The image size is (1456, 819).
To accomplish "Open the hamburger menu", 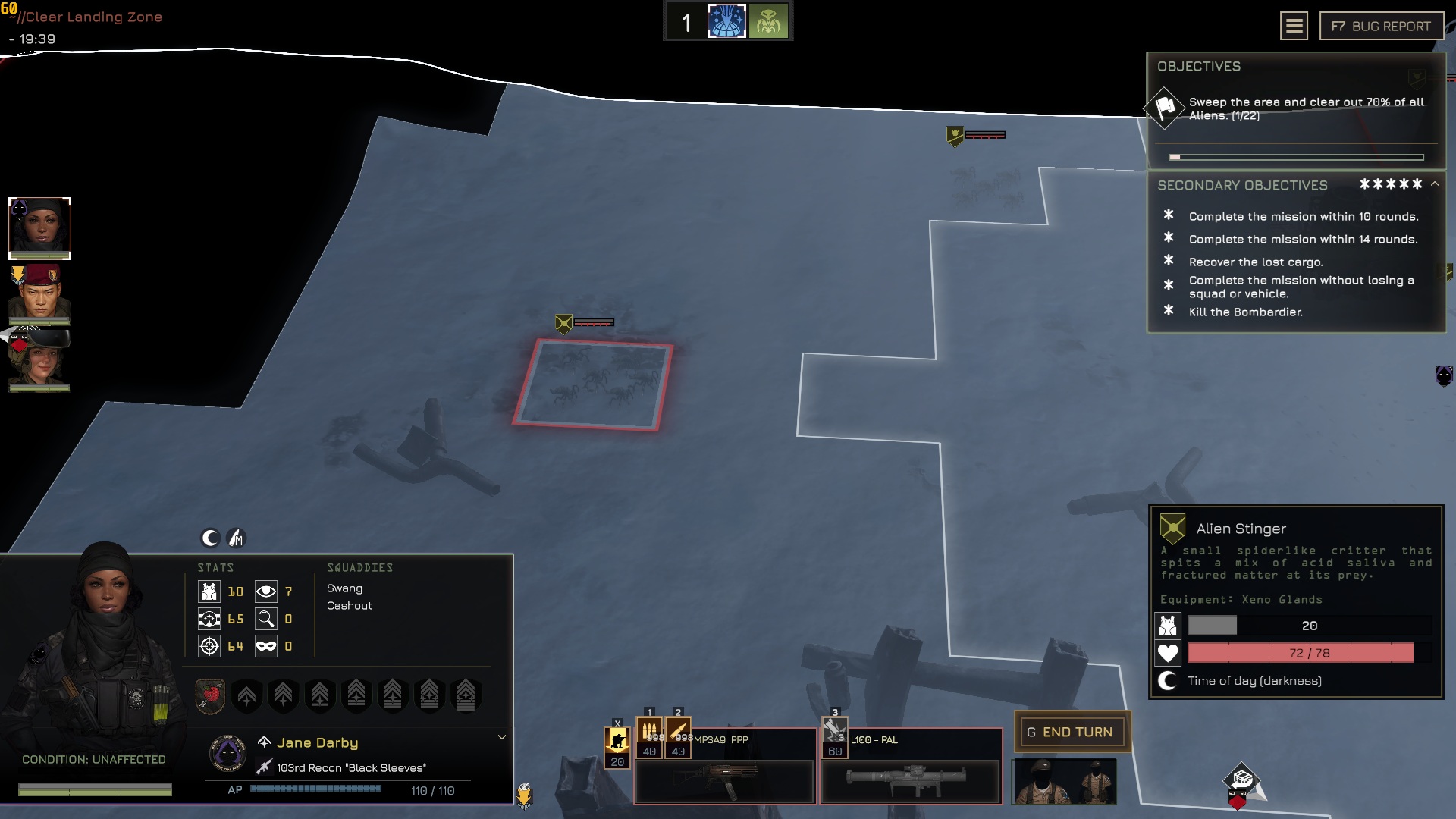I will click(x=1294, y=27).
